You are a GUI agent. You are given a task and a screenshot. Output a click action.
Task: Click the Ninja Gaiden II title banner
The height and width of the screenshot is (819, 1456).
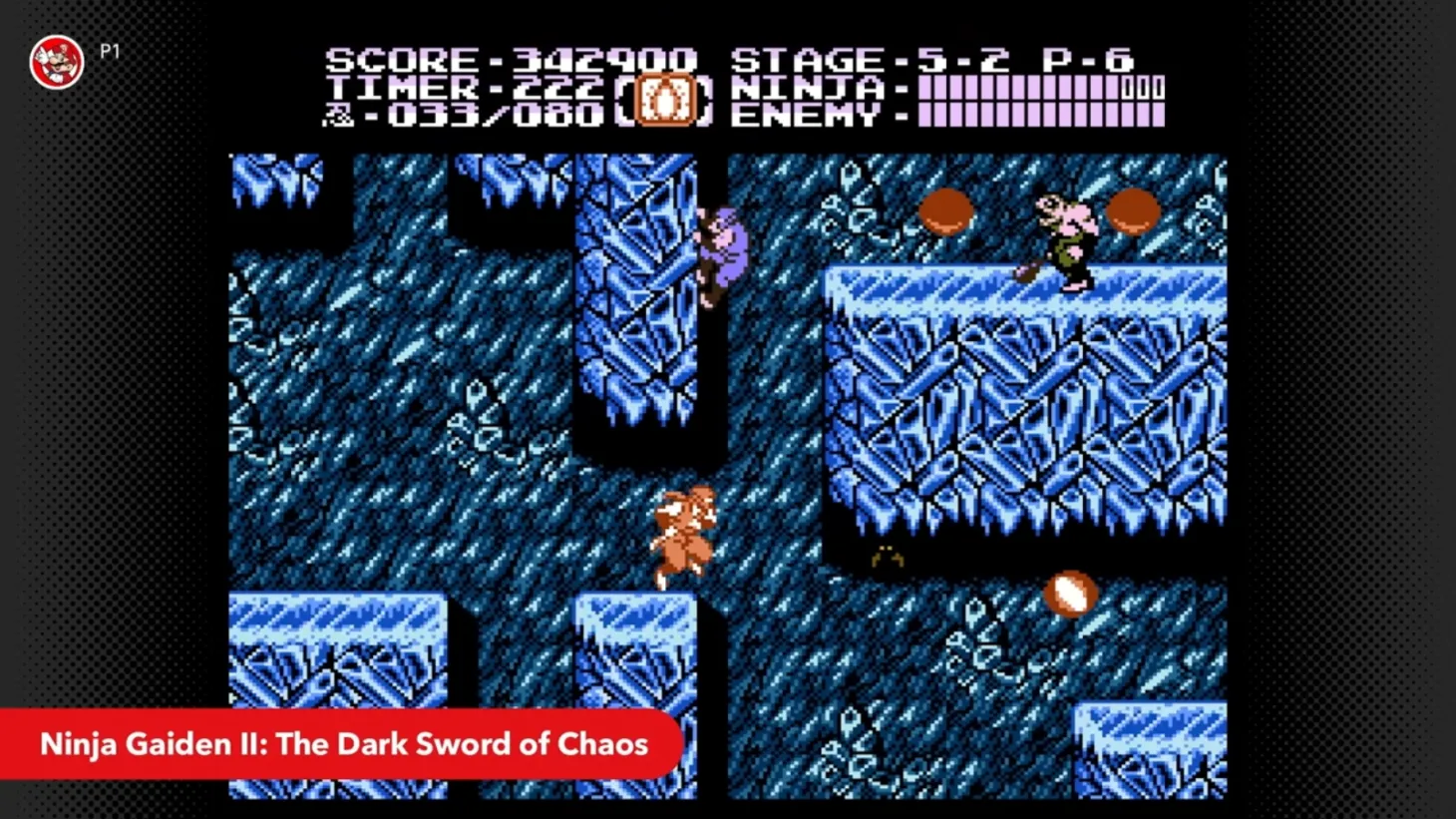(344, 743)
